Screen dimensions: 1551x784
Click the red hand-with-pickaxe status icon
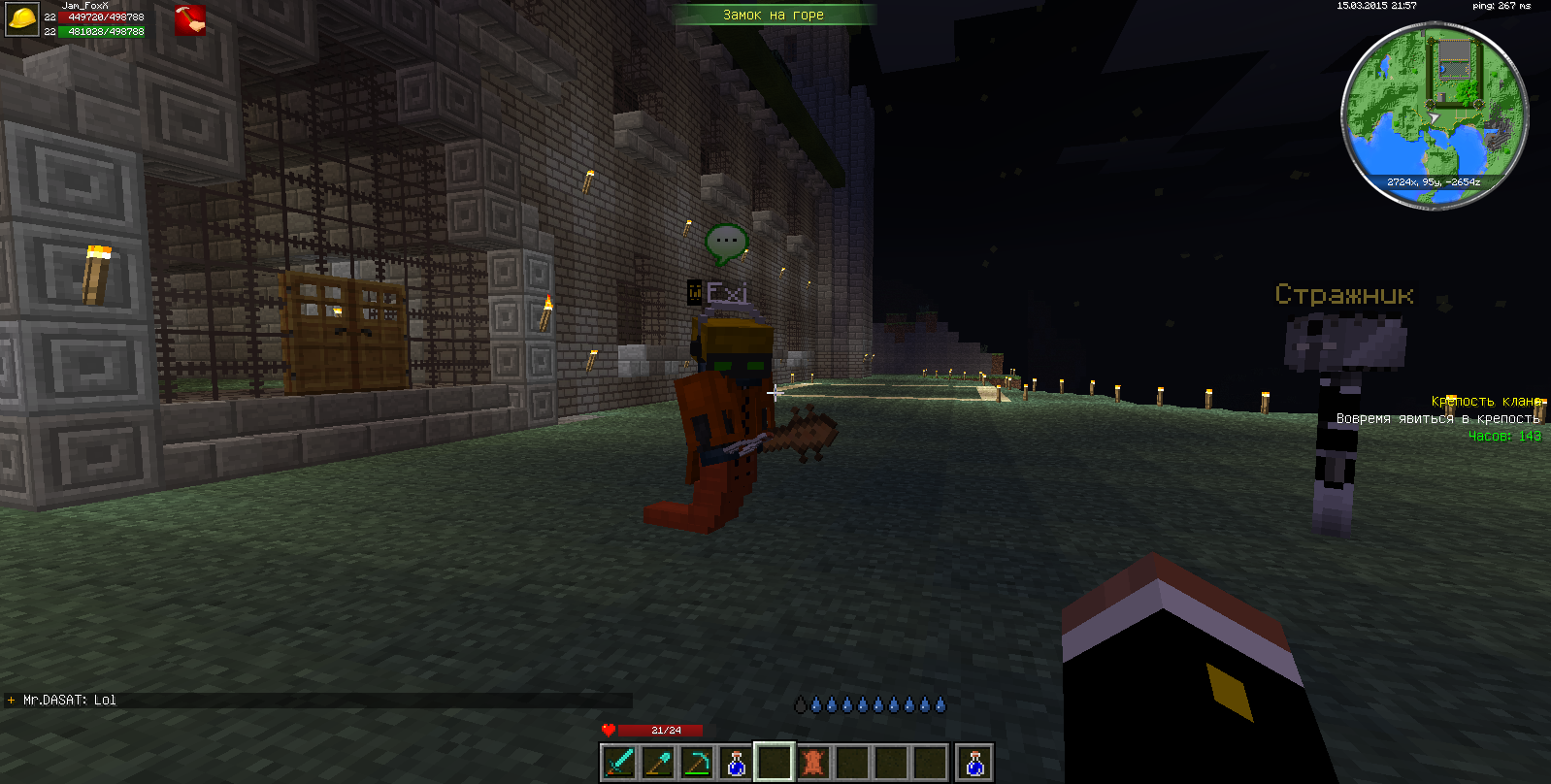click(x=189, y=20)
